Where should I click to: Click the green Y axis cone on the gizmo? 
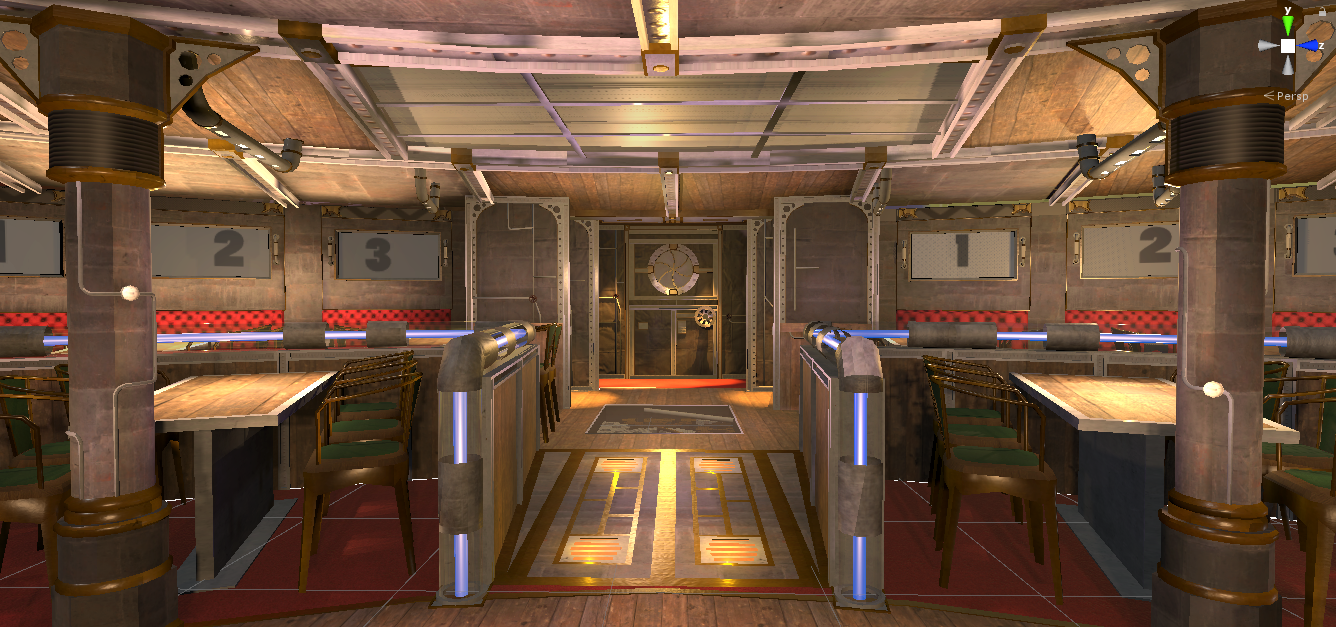click(1288, 24)
